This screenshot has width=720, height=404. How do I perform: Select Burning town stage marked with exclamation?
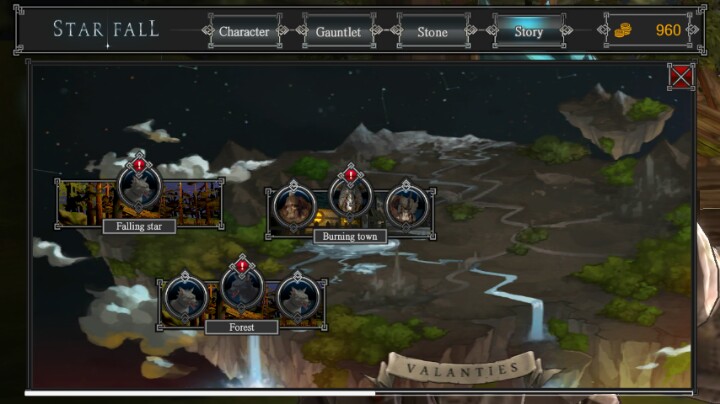[350, 197]
